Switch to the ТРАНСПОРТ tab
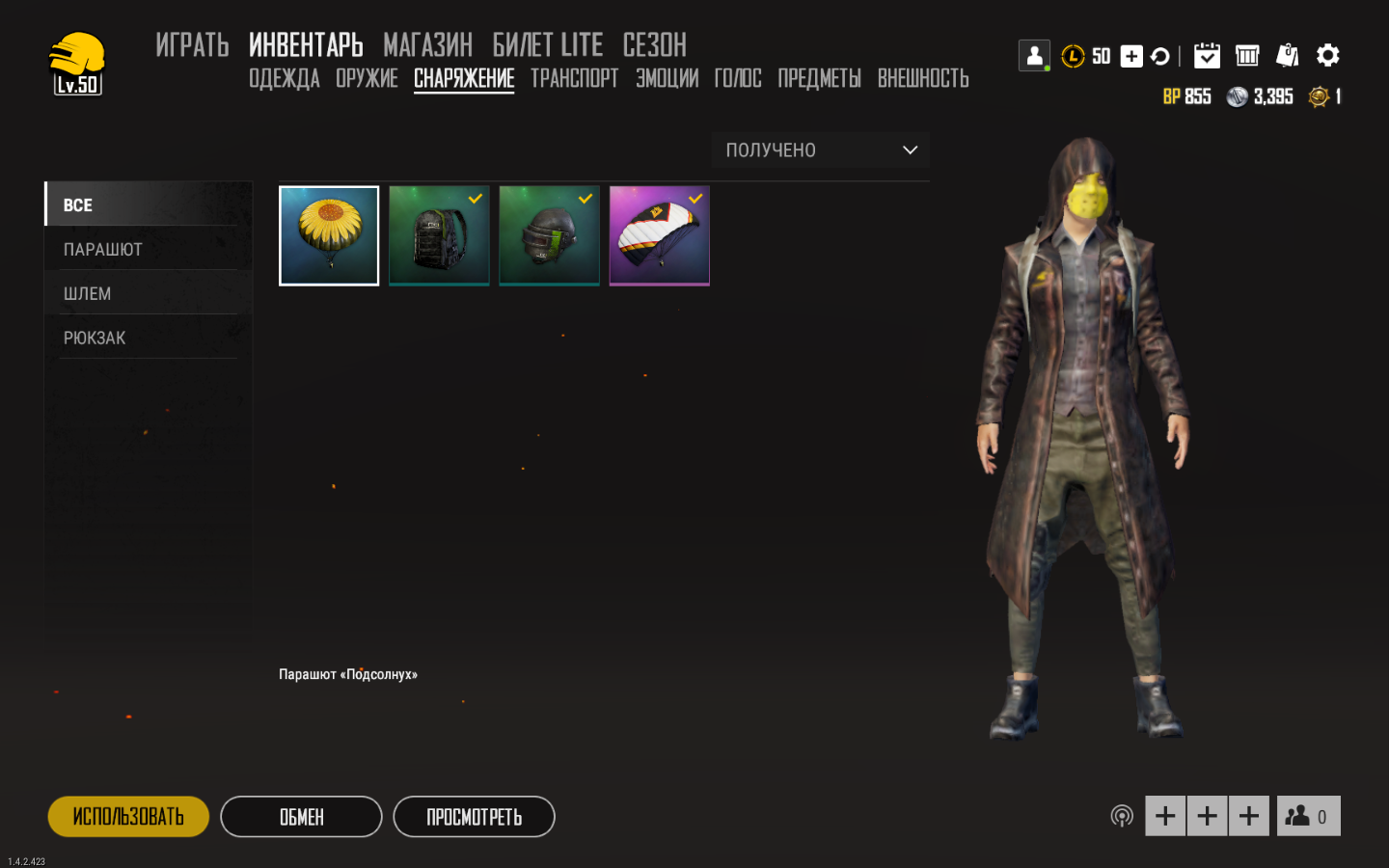 point(574,78)
